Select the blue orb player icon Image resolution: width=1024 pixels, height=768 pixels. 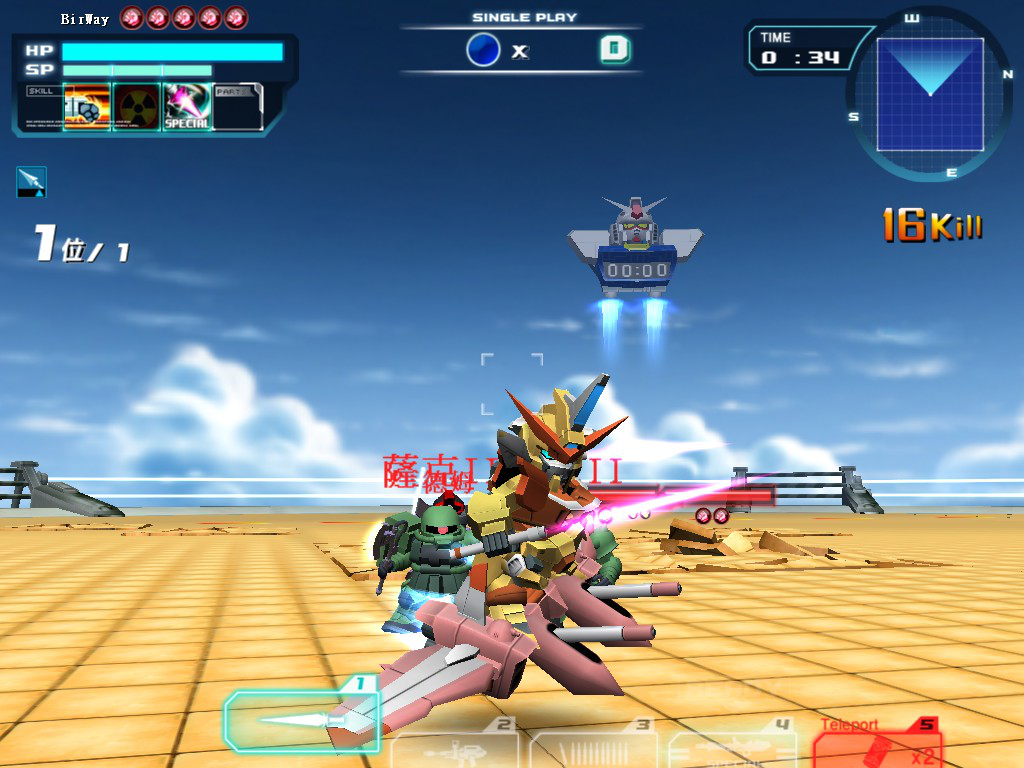tap(483, 50)
